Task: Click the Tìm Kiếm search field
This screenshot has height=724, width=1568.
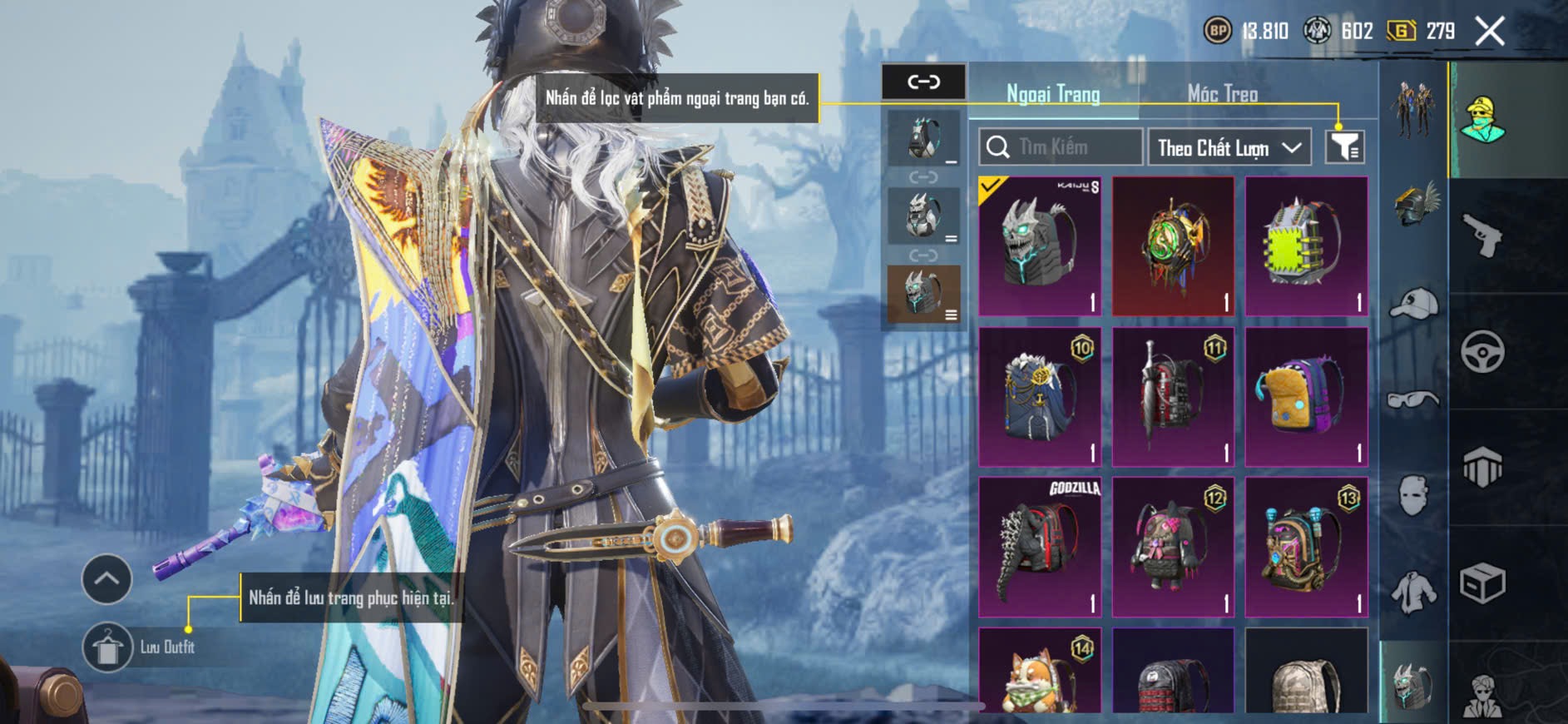Action: click(x=1061, y=147)
